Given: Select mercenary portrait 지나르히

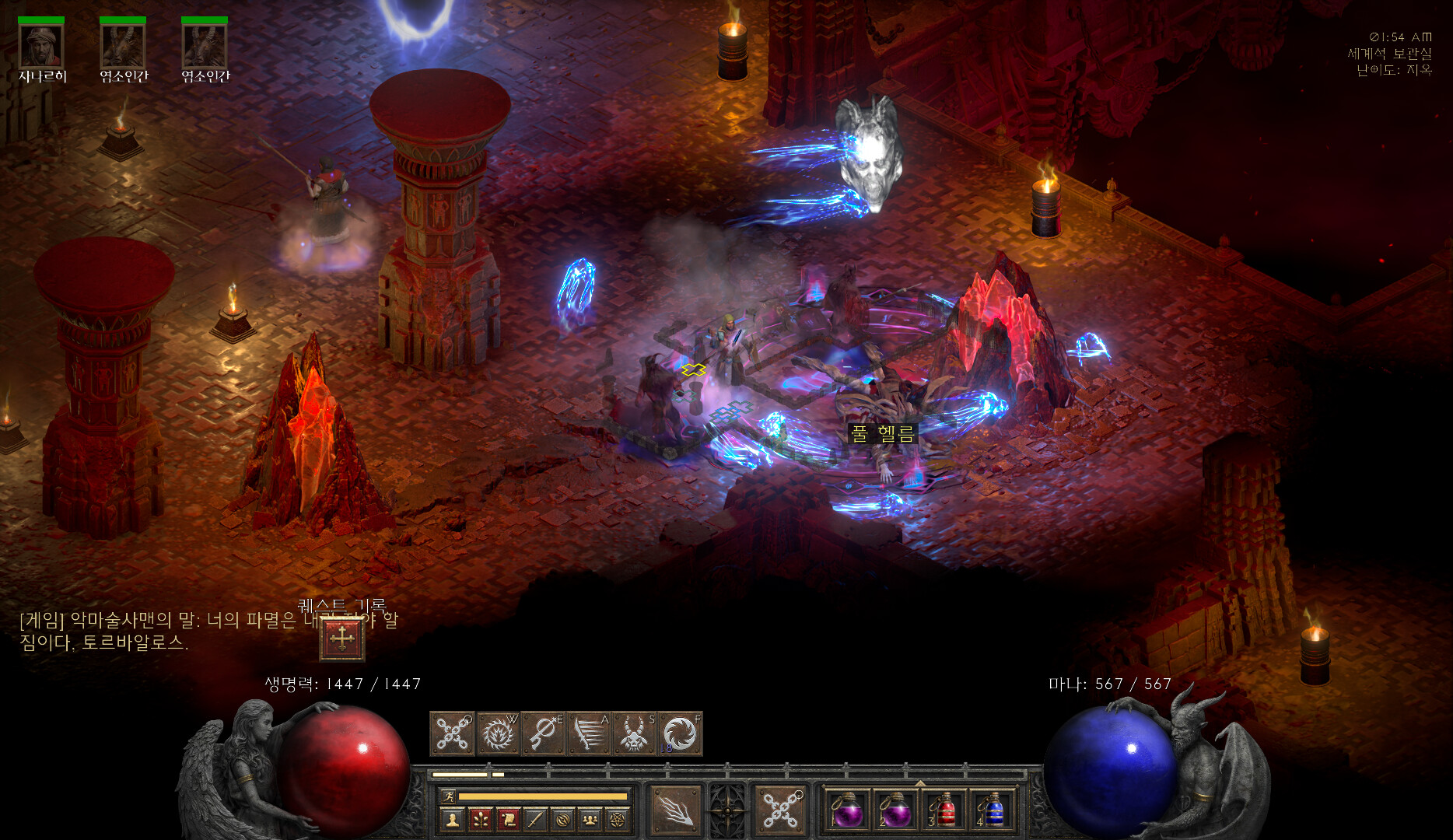Looking at the screenshot, I should [x=41, y=46].
